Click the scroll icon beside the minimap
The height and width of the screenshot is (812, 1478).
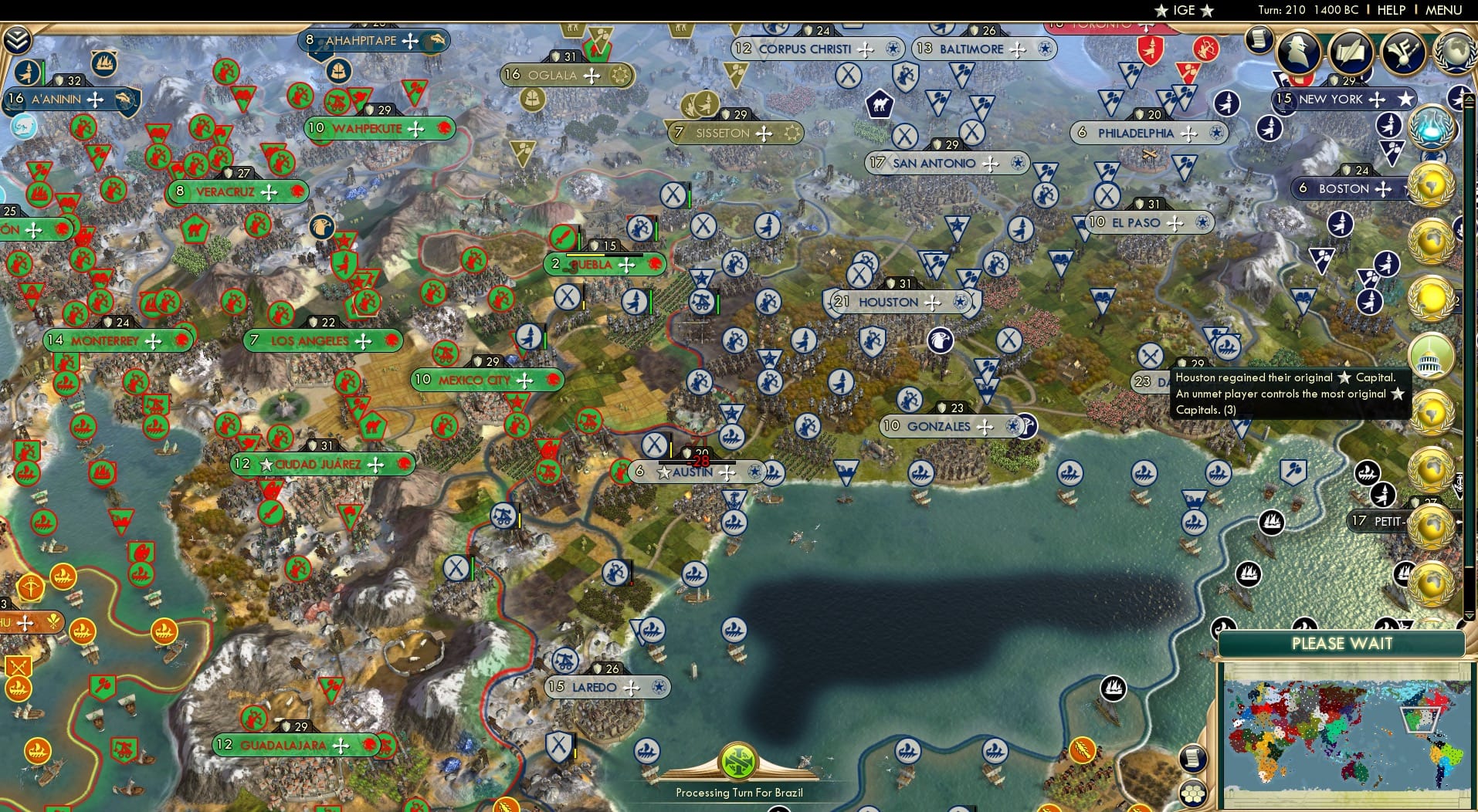tap(1194, 758)
